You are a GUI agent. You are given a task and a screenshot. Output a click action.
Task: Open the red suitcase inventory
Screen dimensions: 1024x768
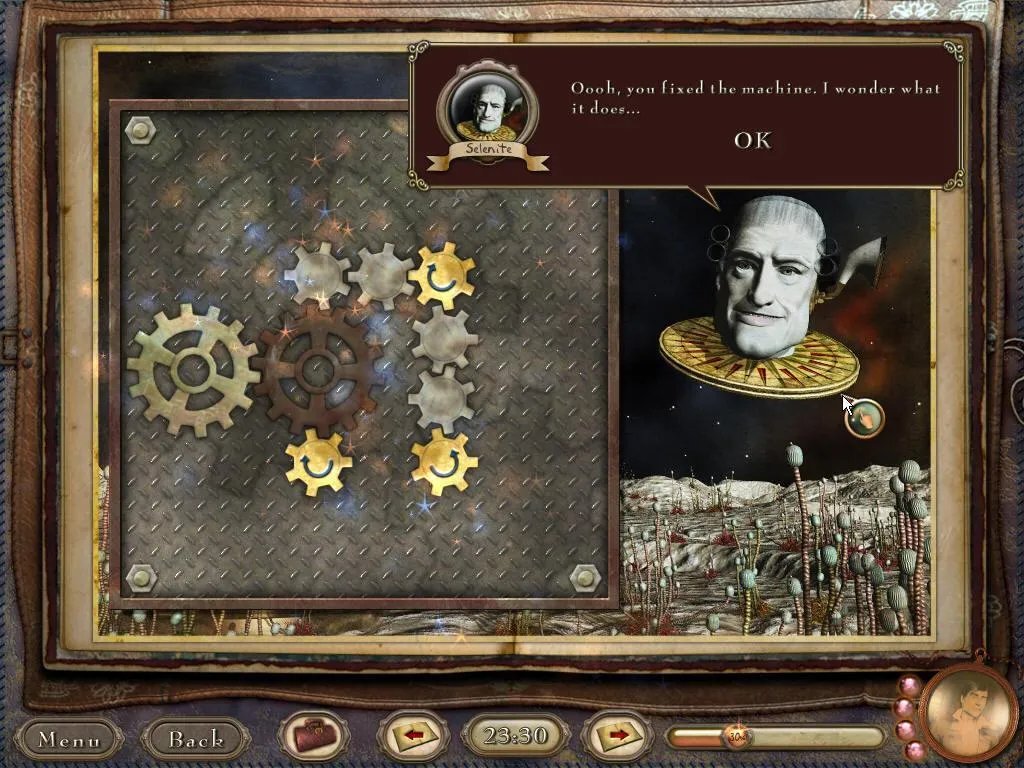click(x=314, y=738)
